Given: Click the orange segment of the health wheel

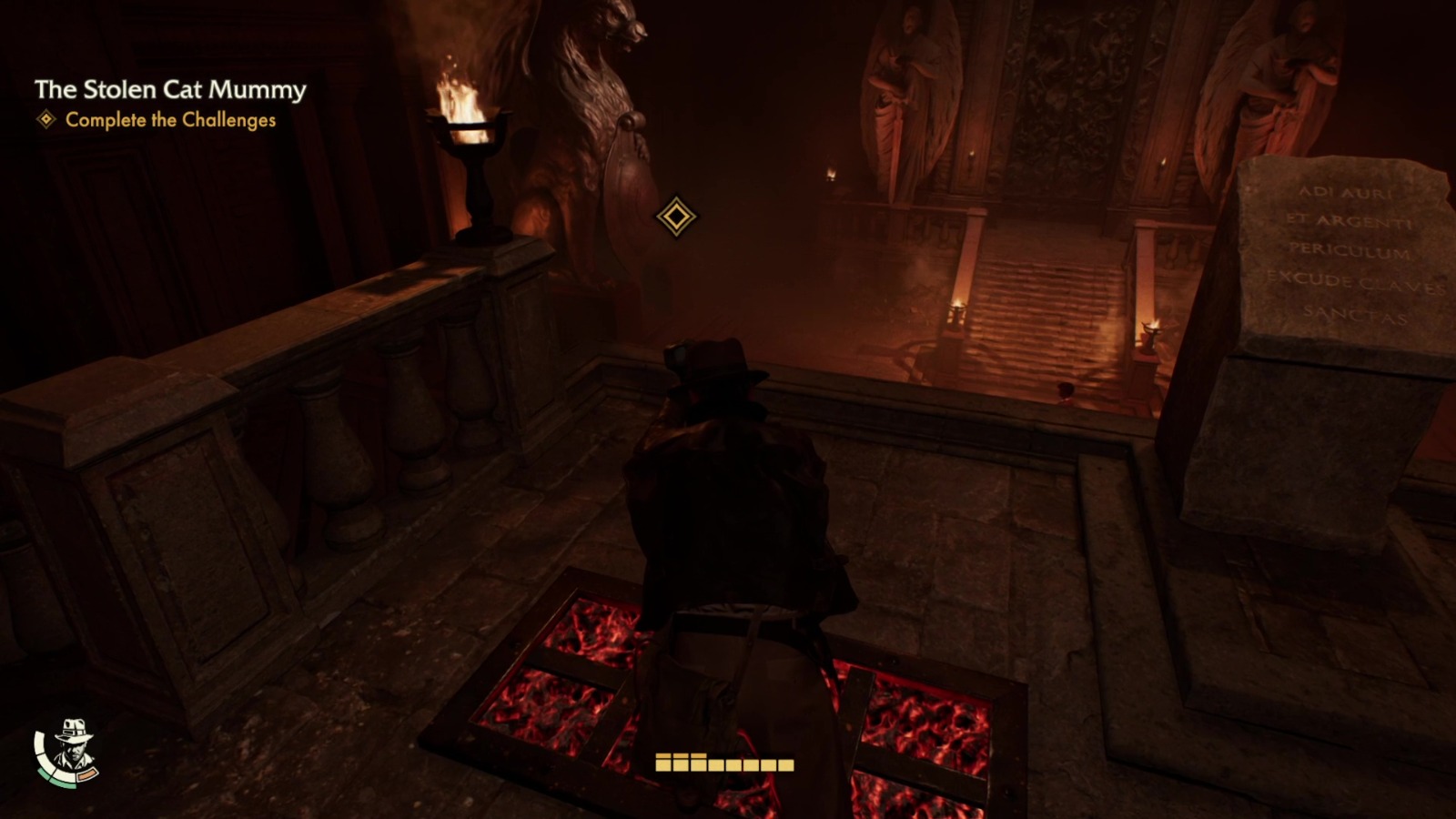Looking at the screenshot, I should (86, 773).
